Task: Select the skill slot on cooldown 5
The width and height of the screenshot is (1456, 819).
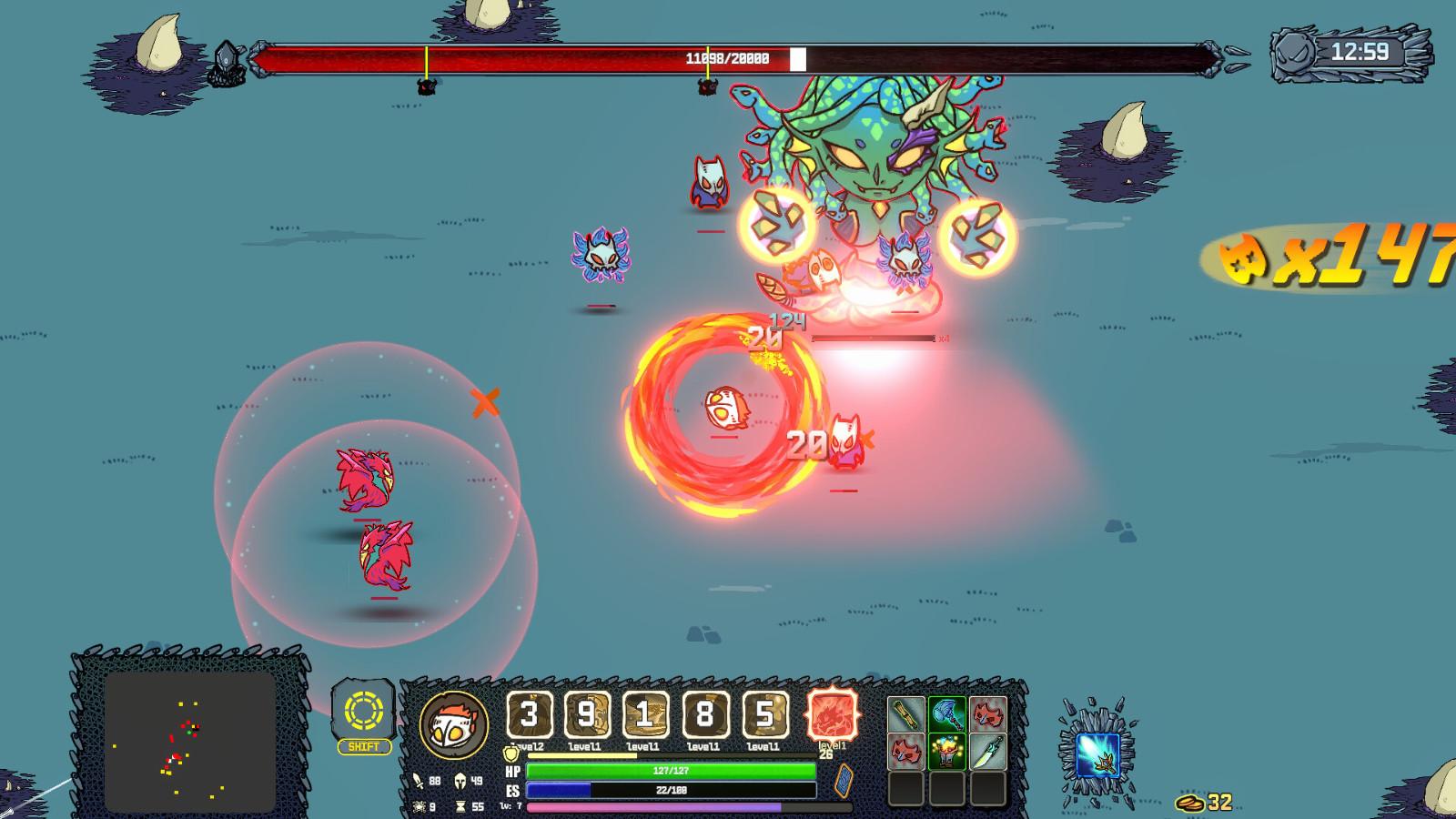Action: click(x=763, y=715)
